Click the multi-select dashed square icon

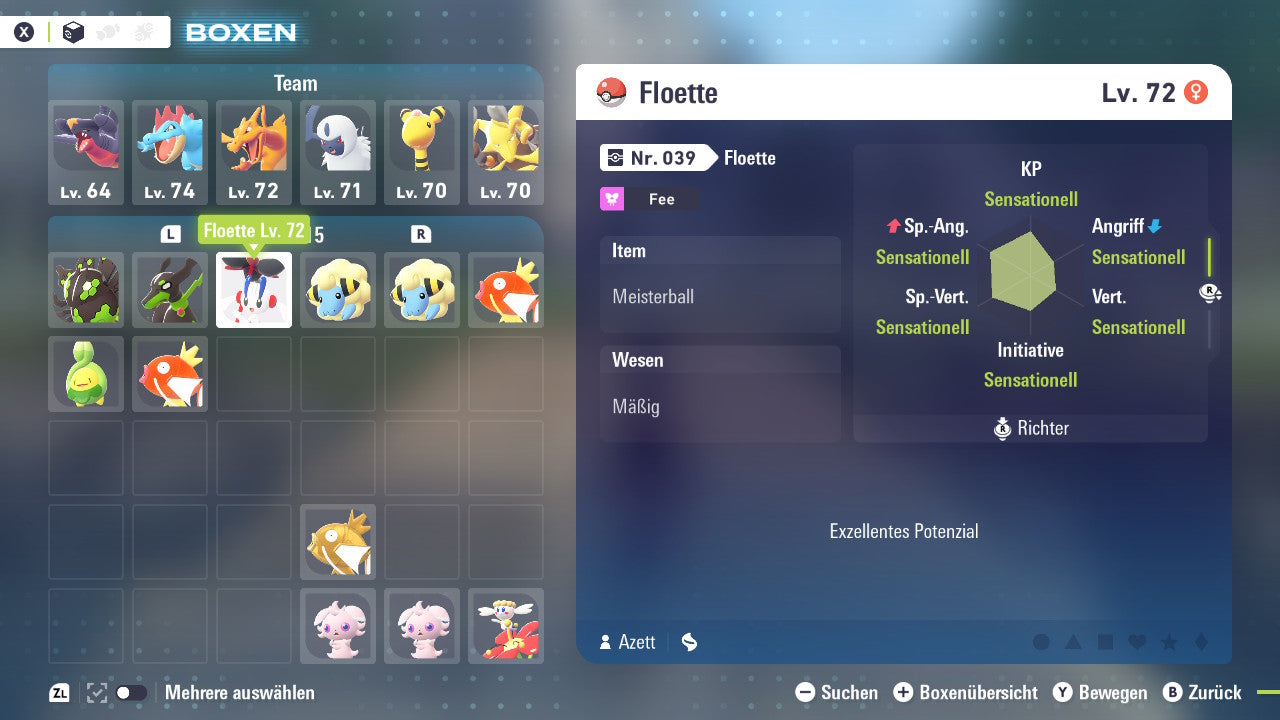tap(95, 692)
